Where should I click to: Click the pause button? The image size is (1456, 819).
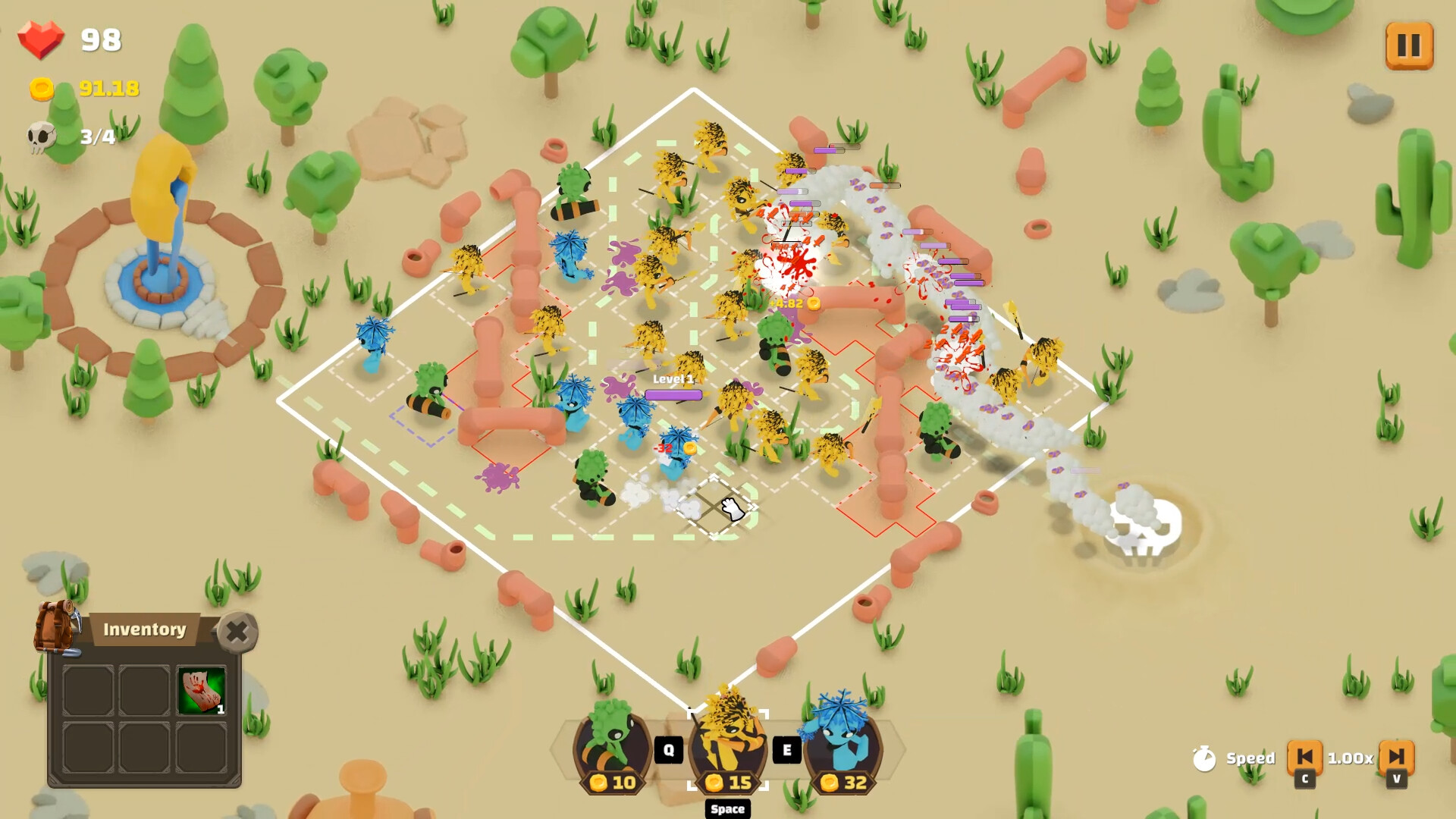tap(1409, 45)
